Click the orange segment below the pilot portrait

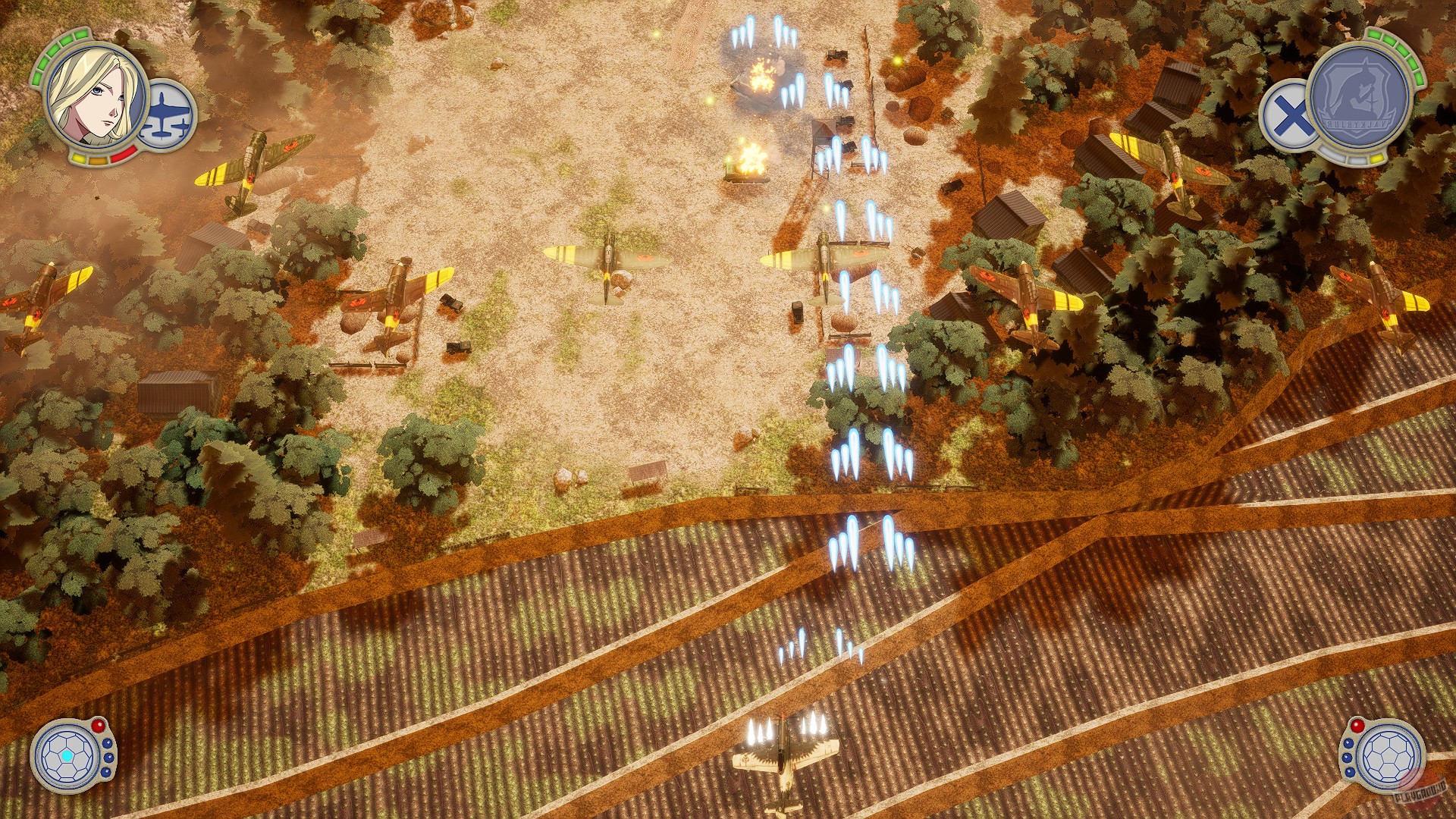[99, 160]
